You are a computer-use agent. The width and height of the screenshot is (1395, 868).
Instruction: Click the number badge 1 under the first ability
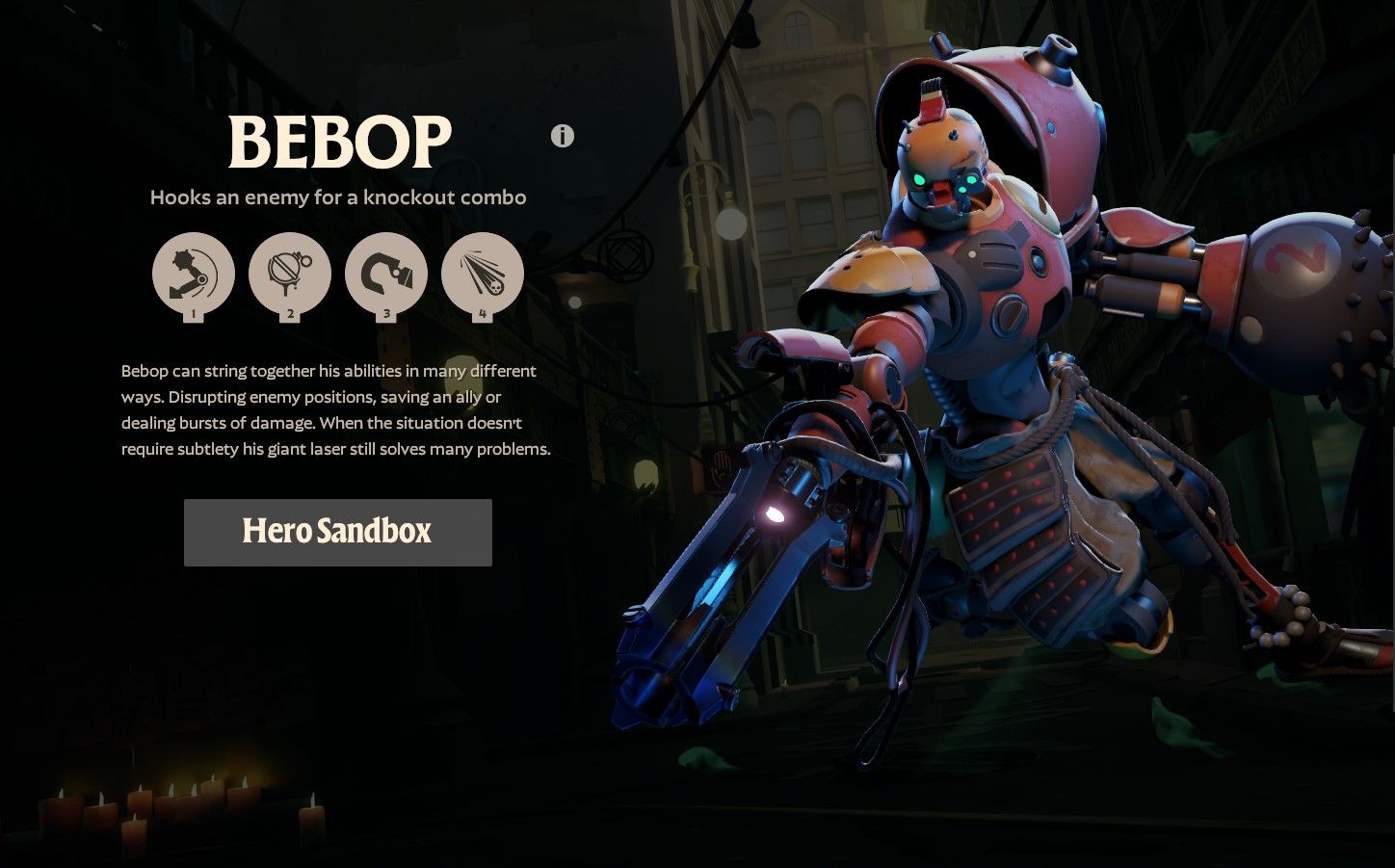(x=193, y=314)
